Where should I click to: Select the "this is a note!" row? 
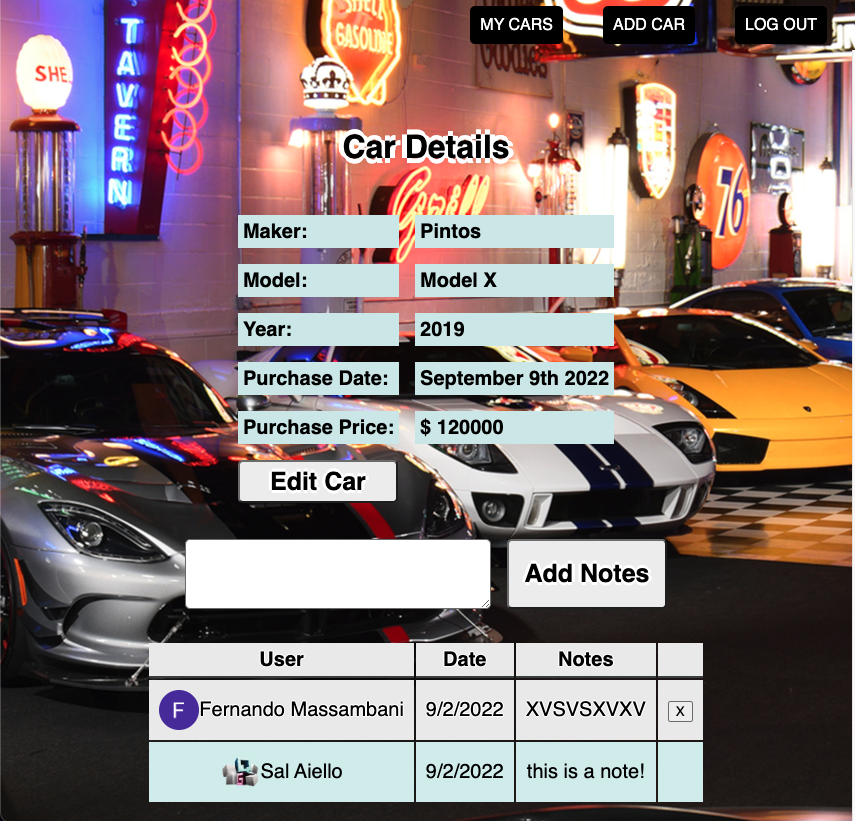pyautogui.click(x=586, y=771)
